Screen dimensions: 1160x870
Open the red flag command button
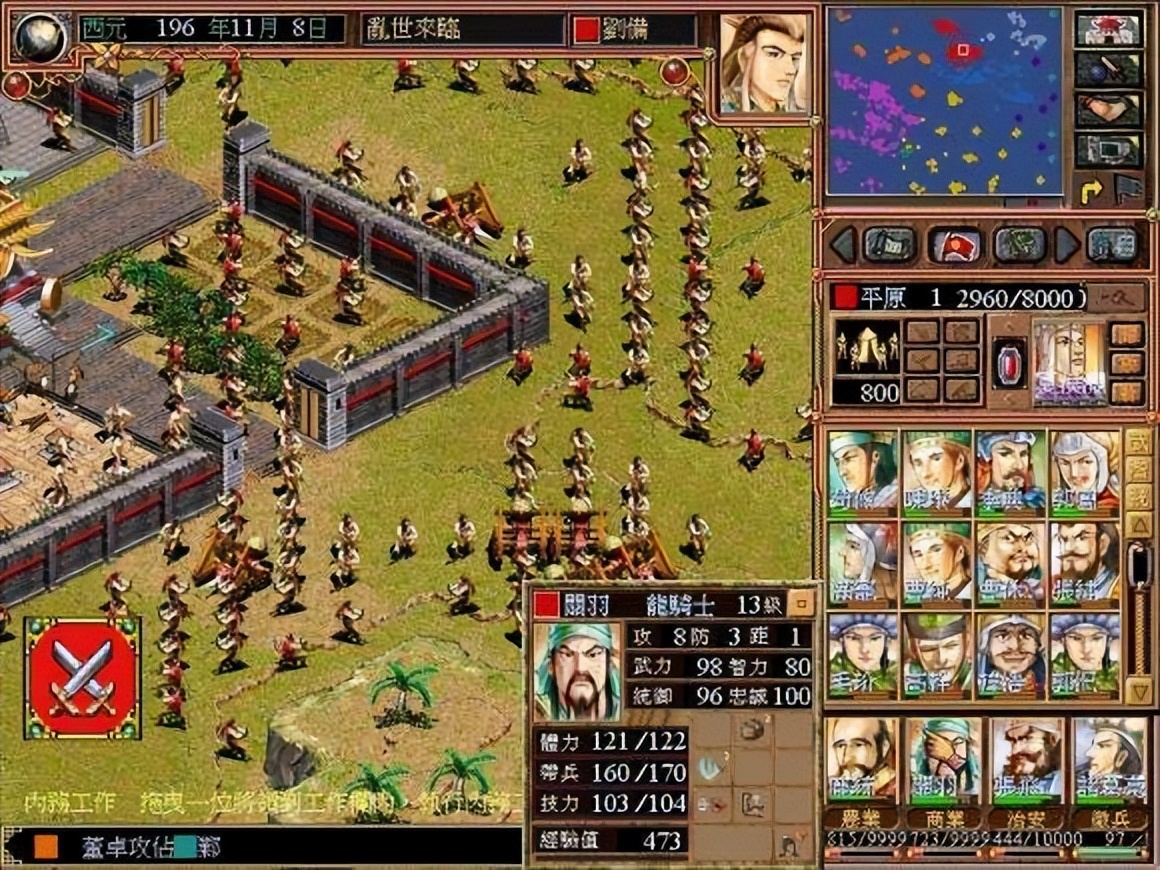(x=953, y=244)
